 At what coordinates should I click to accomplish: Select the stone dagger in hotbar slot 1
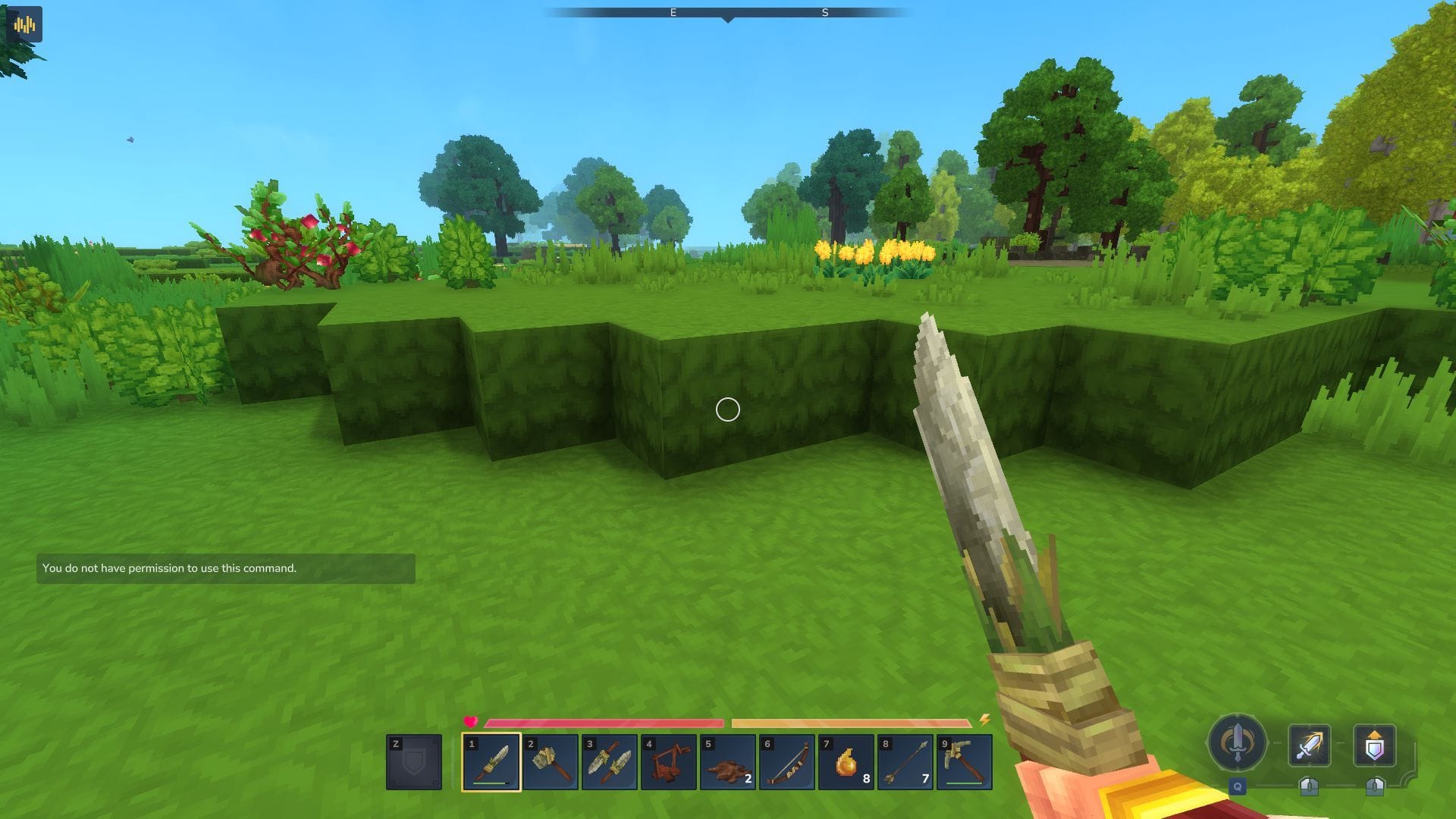tap(491, 762)
